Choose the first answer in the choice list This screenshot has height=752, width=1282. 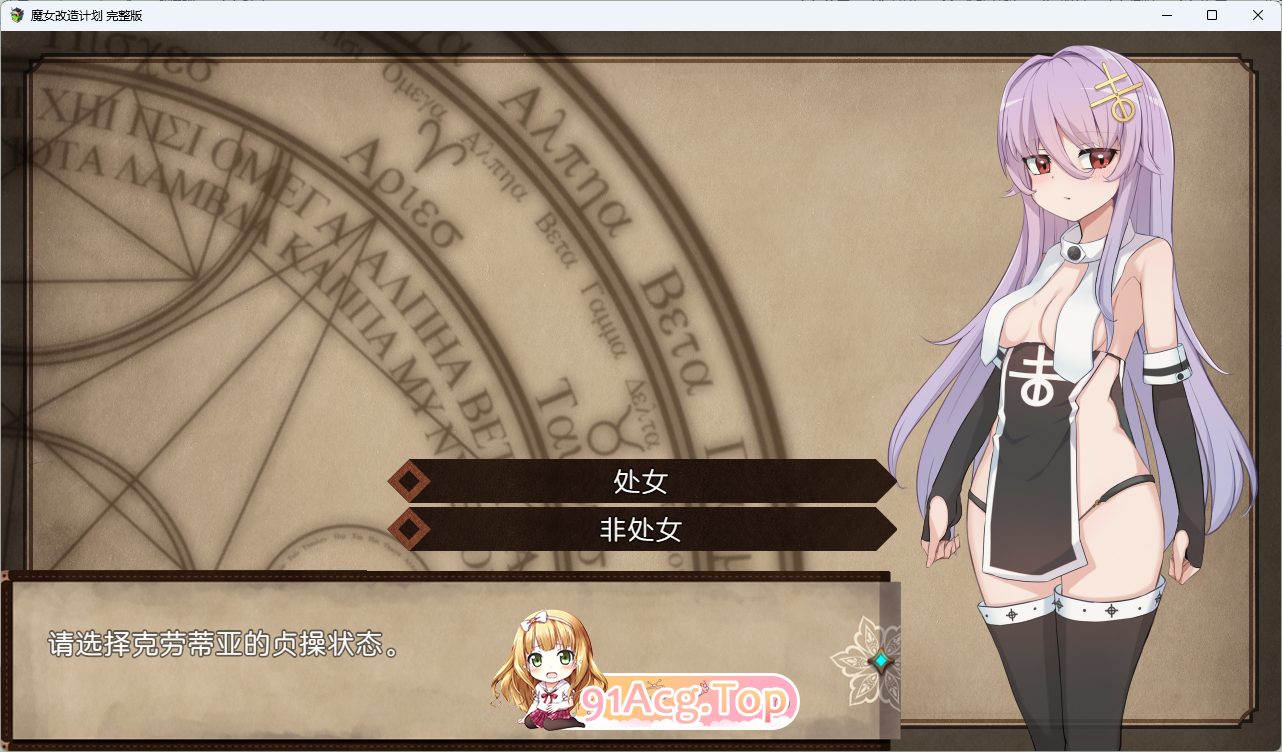[x=640, y=481]
